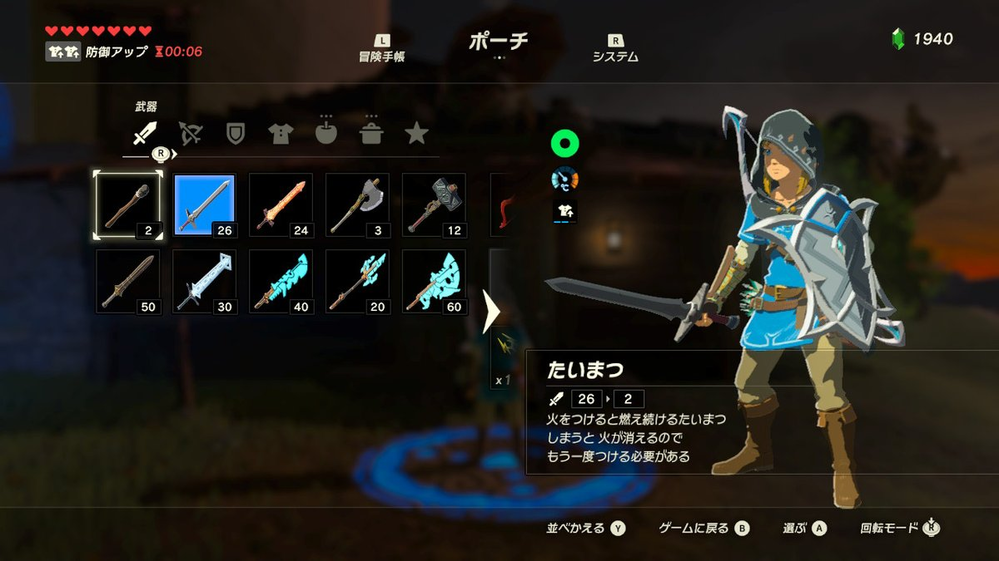Select the glowing blue guardian spear
The image size is (999, 561).
[357, 281]
